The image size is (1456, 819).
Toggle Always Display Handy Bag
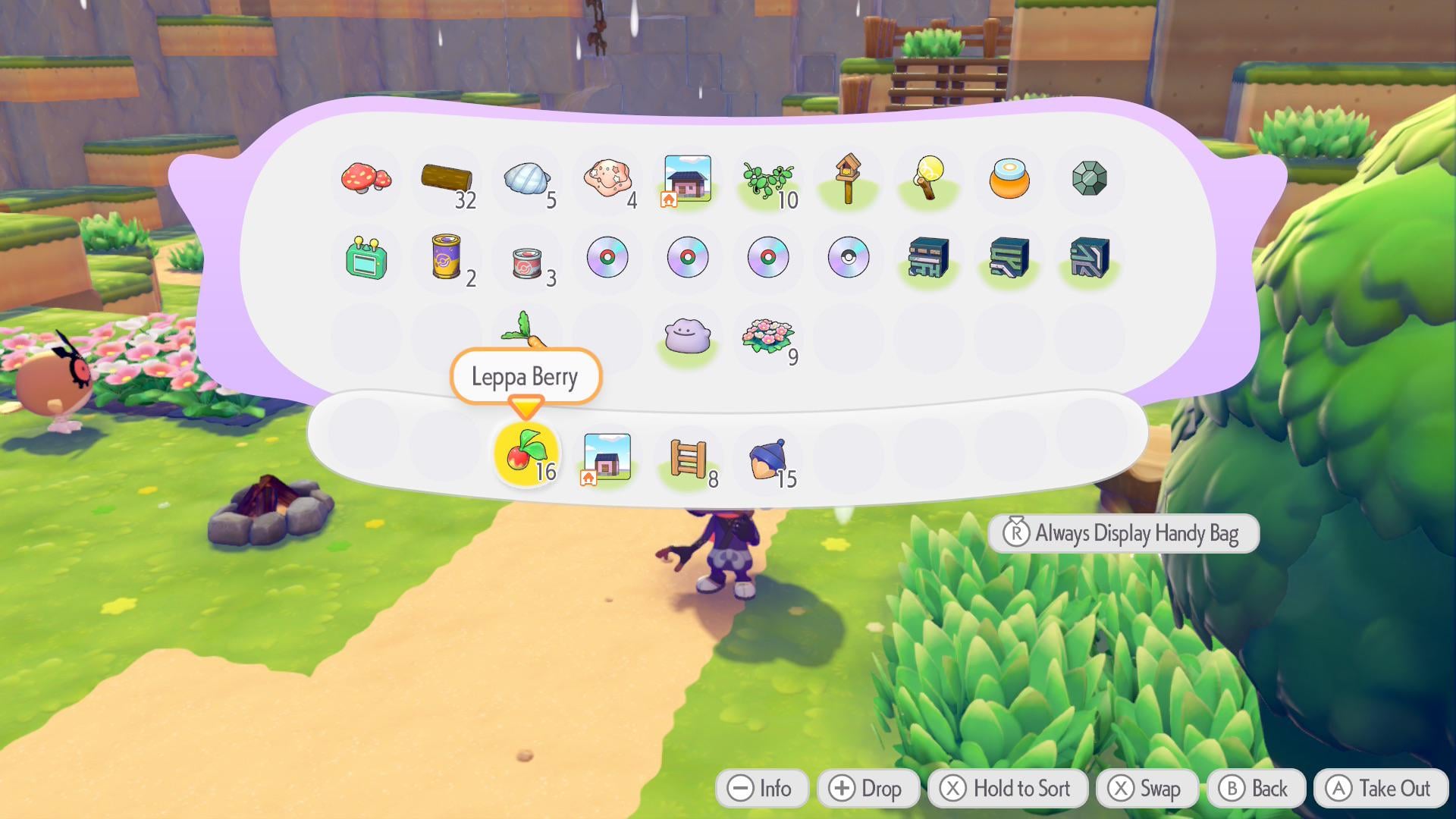click(x=1123, y=533)
